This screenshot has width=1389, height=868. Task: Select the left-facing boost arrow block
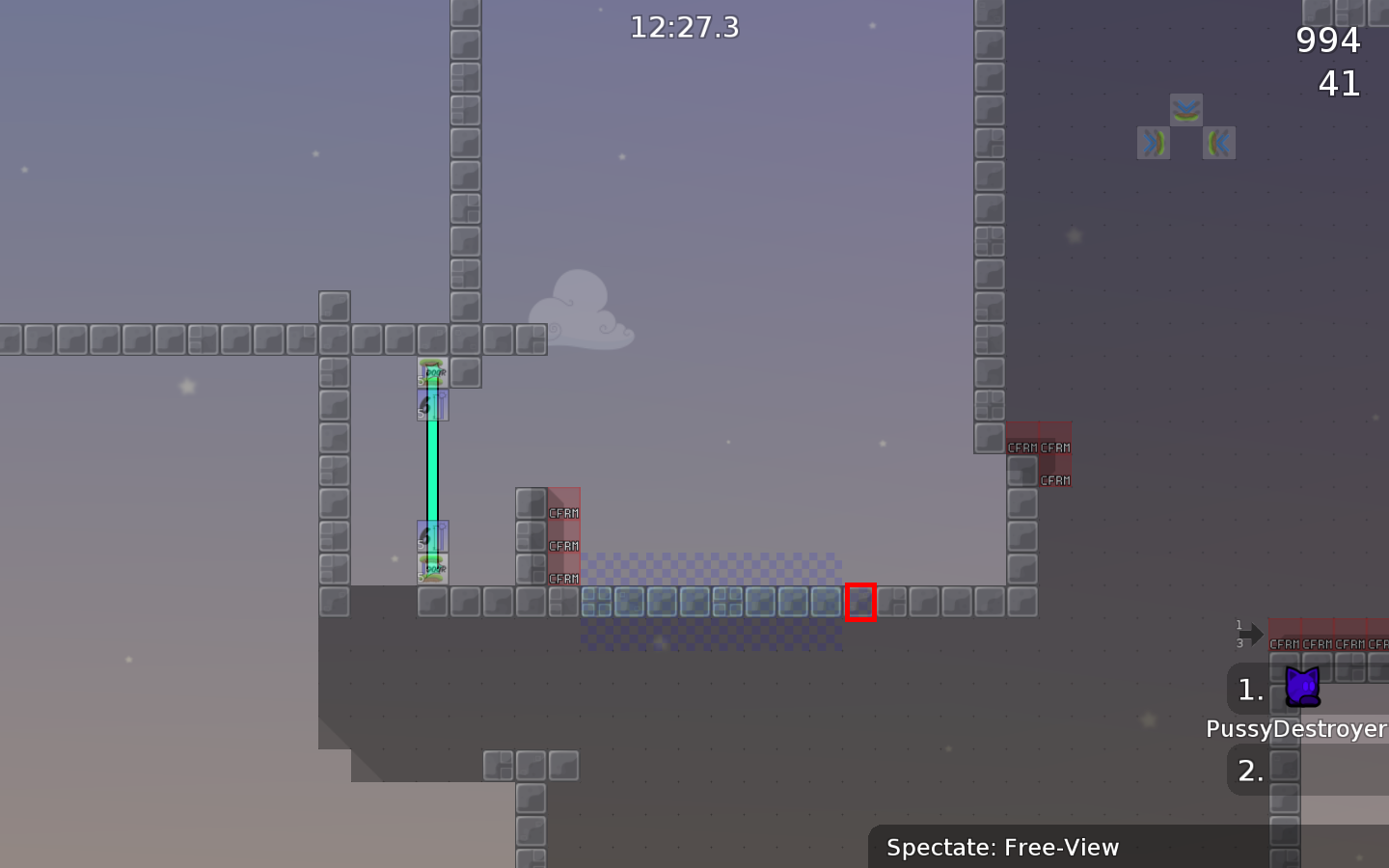pos(1217,143)
